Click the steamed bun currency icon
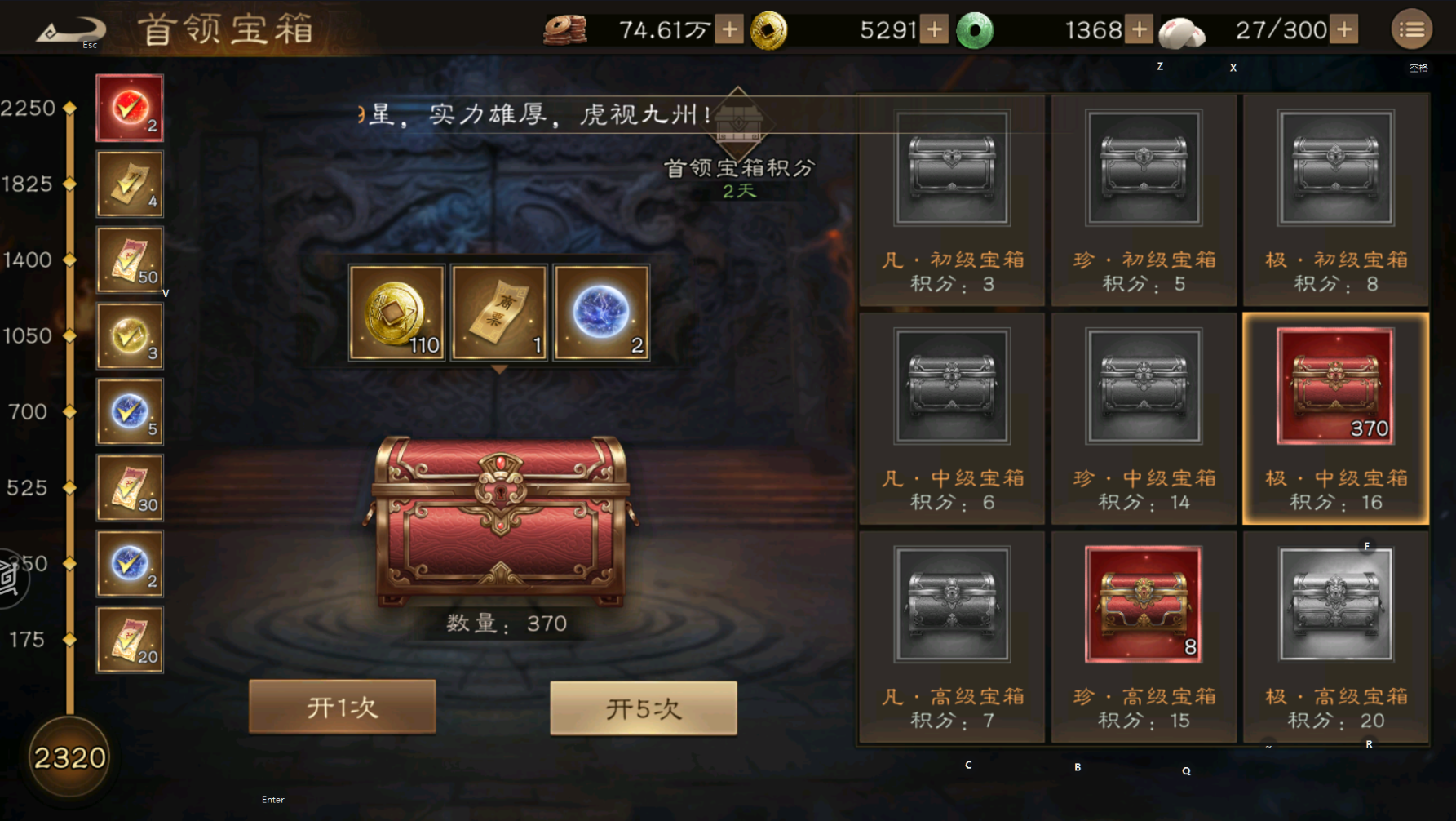The height and width of the screenshot is (821, 1456). pos(1182,30)
